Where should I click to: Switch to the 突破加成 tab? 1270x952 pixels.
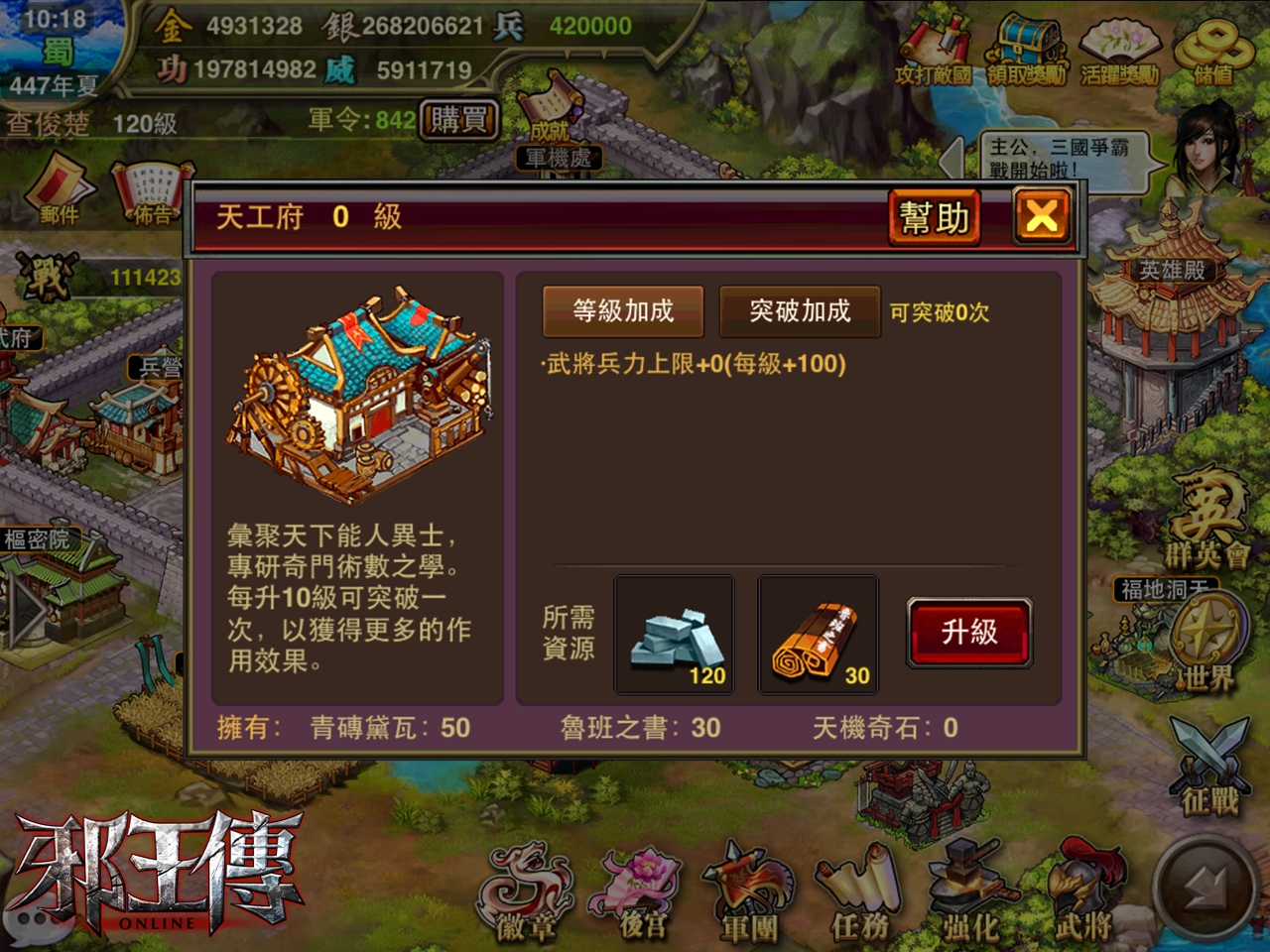[800, 310]
